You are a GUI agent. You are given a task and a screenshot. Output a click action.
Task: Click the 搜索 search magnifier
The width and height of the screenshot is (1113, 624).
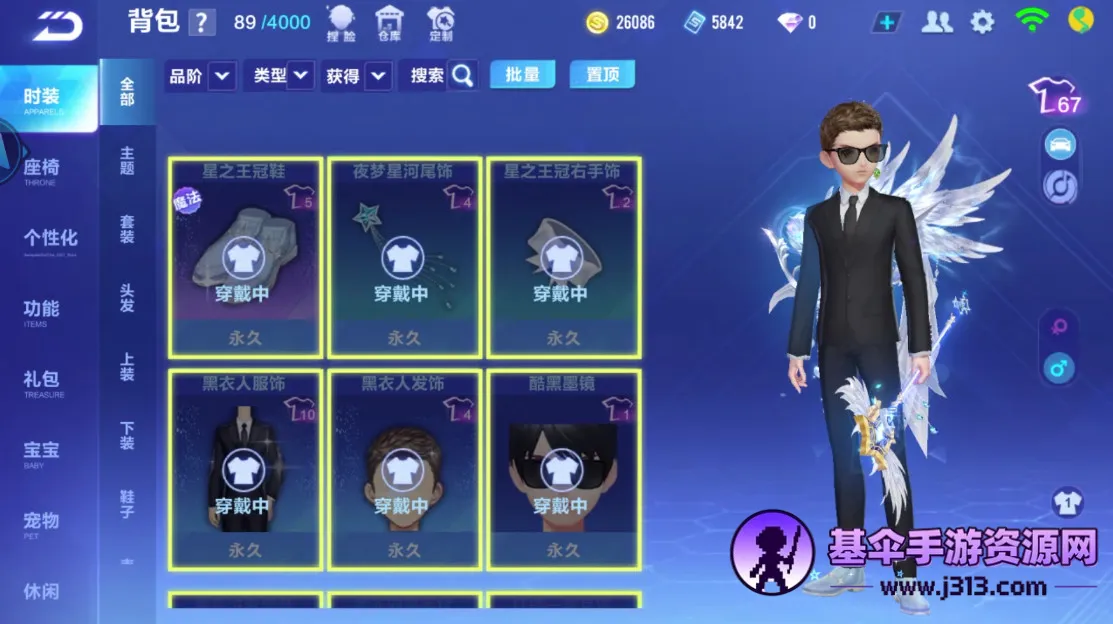point(462,75)
